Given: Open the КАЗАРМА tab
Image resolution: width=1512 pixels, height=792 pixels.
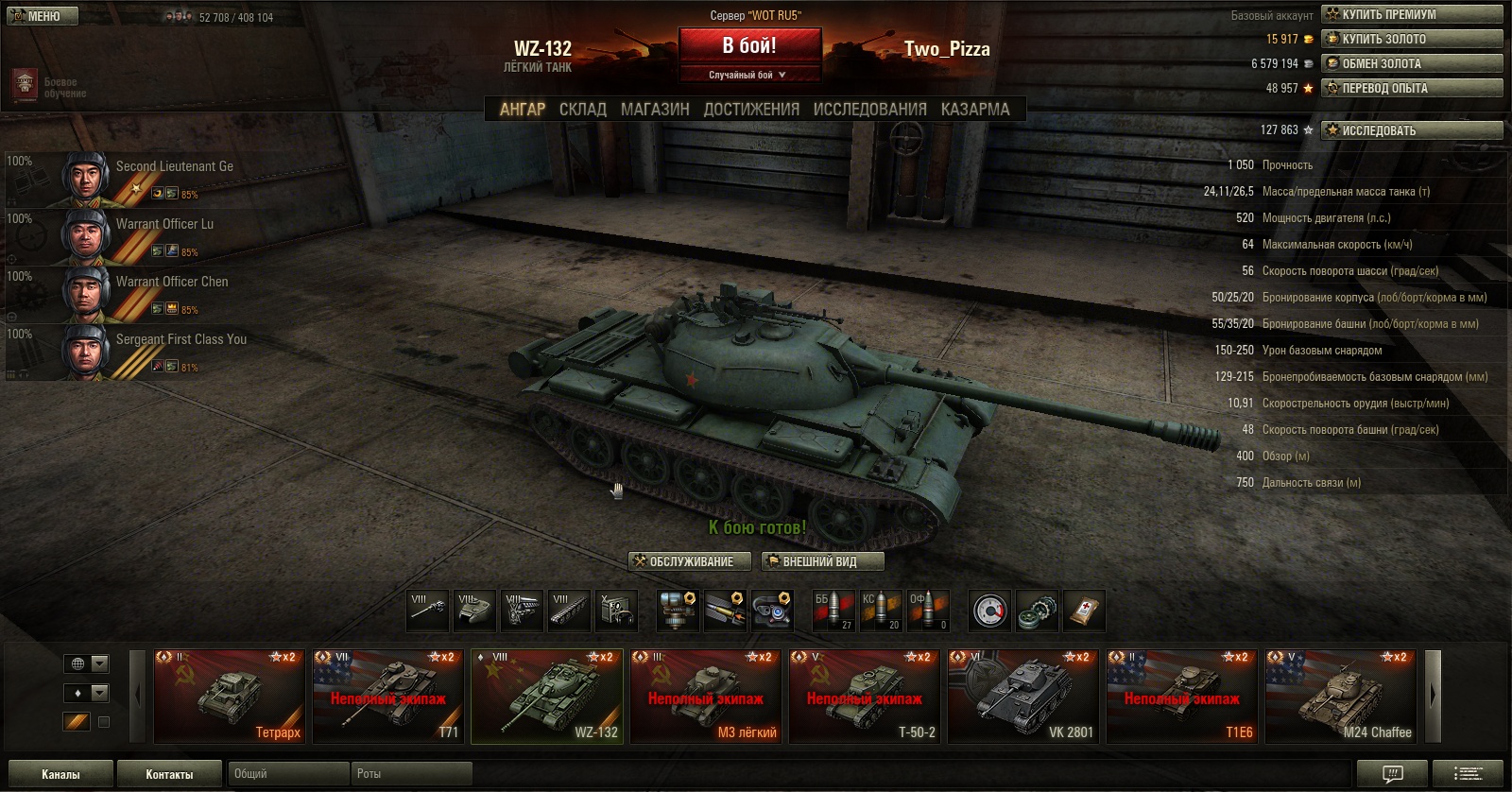Looking at the screenshot, I should tap(975, 110).
